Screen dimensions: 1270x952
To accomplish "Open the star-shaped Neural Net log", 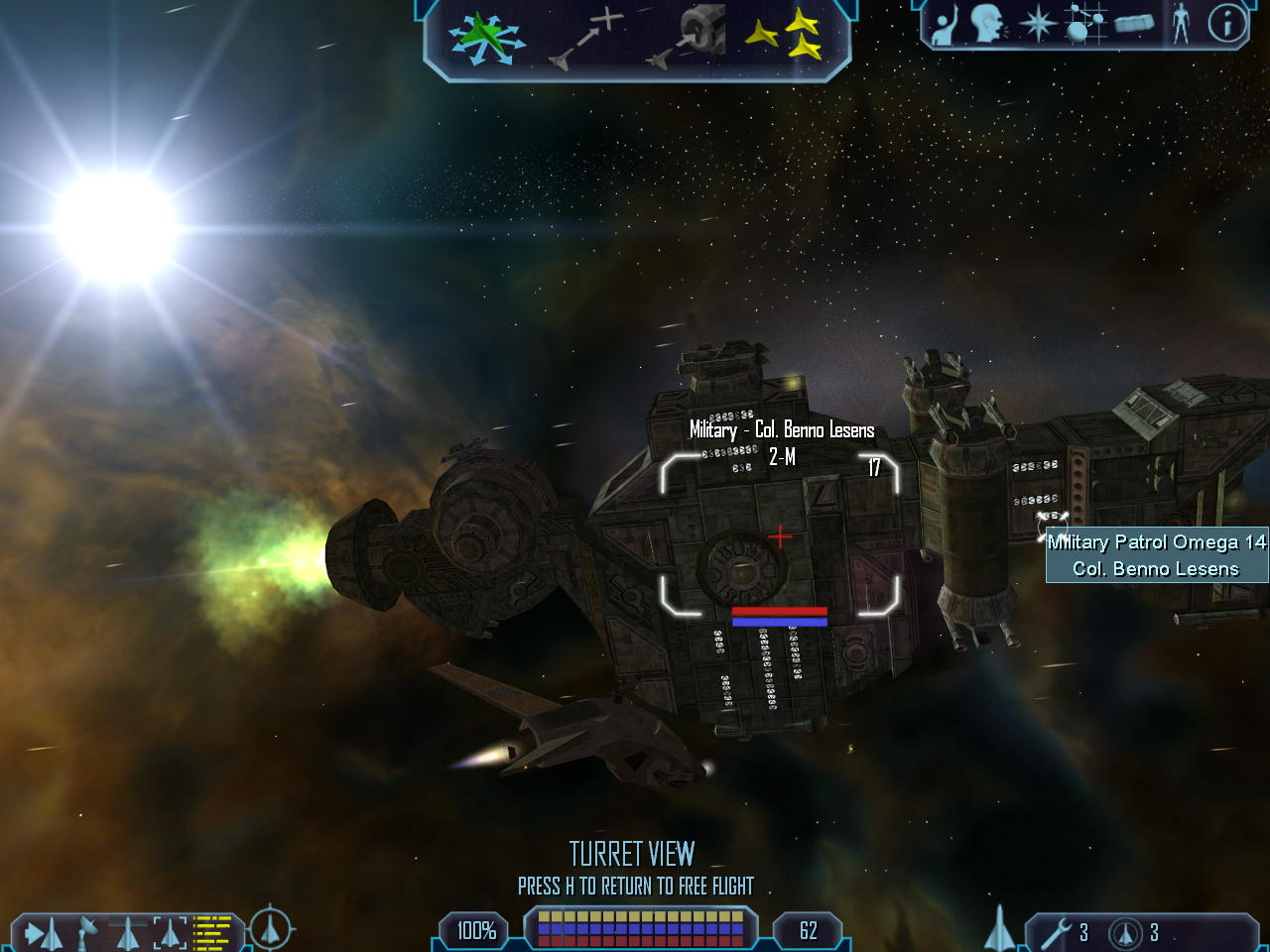I will tap(1038, 25).
